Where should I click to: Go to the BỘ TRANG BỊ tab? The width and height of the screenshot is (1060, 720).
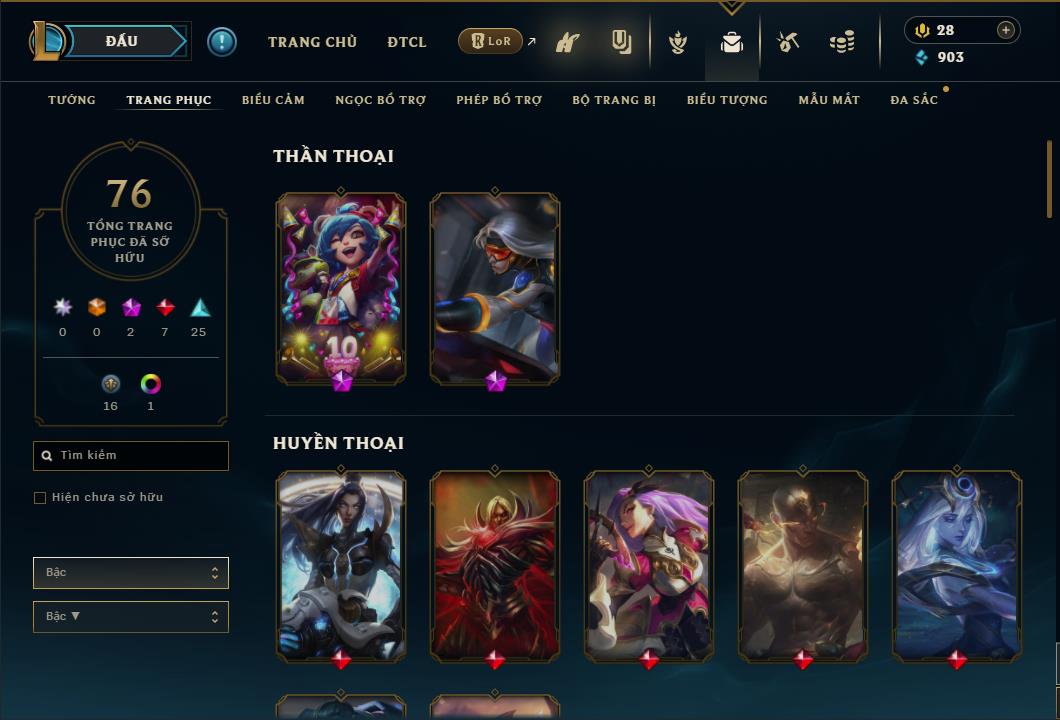(614, 100)
